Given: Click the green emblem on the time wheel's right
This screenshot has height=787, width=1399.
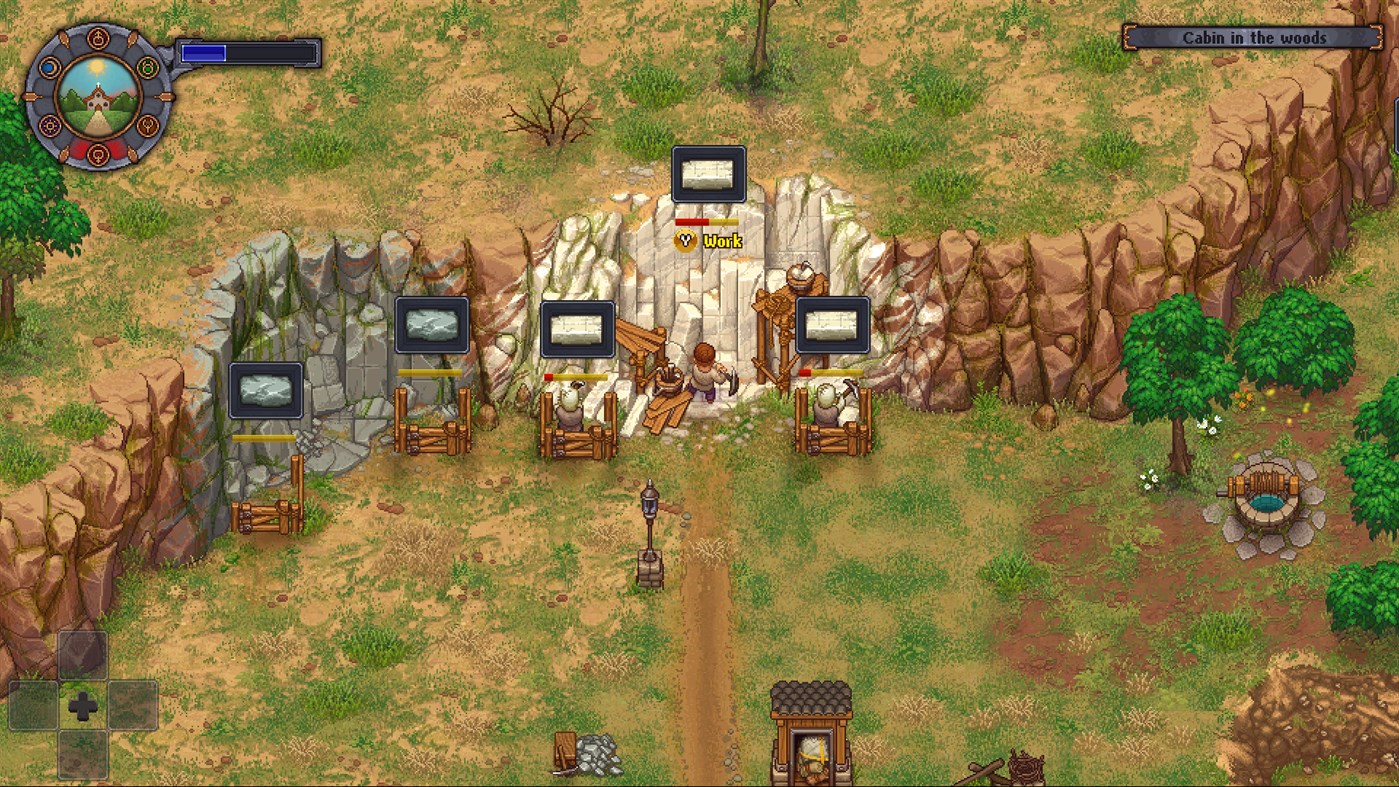Looking at the screenshot, I should 146,67.
